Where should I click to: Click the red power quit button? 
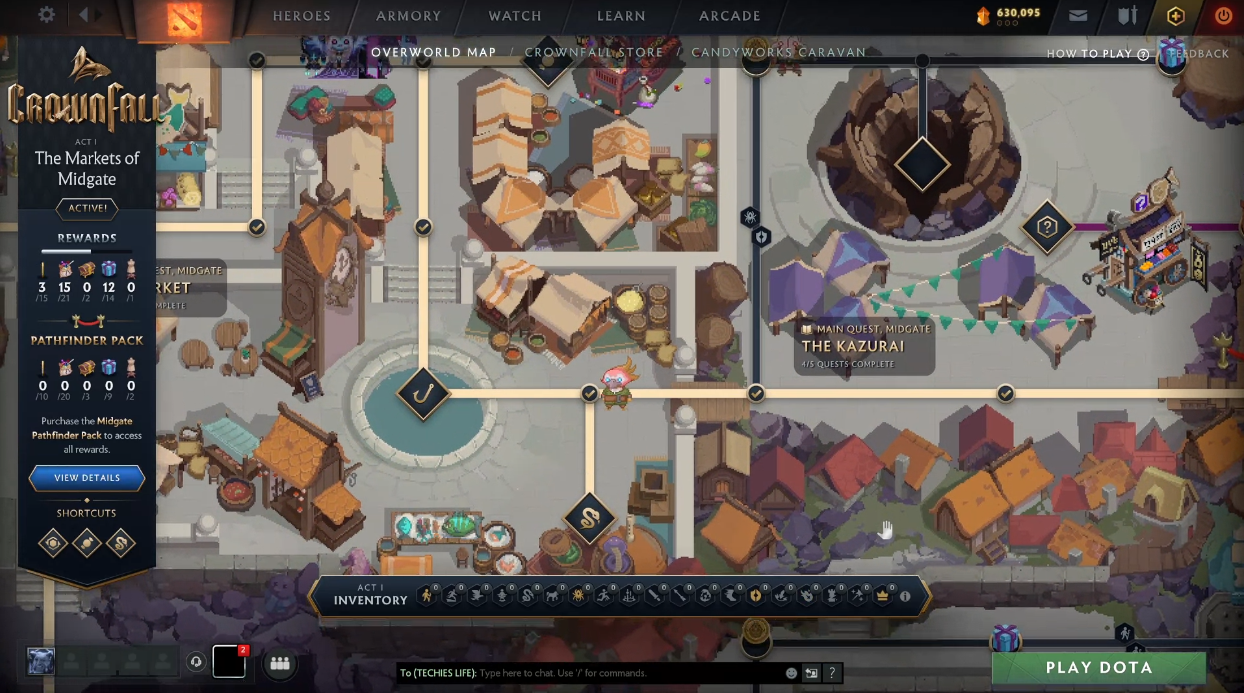1223,16
